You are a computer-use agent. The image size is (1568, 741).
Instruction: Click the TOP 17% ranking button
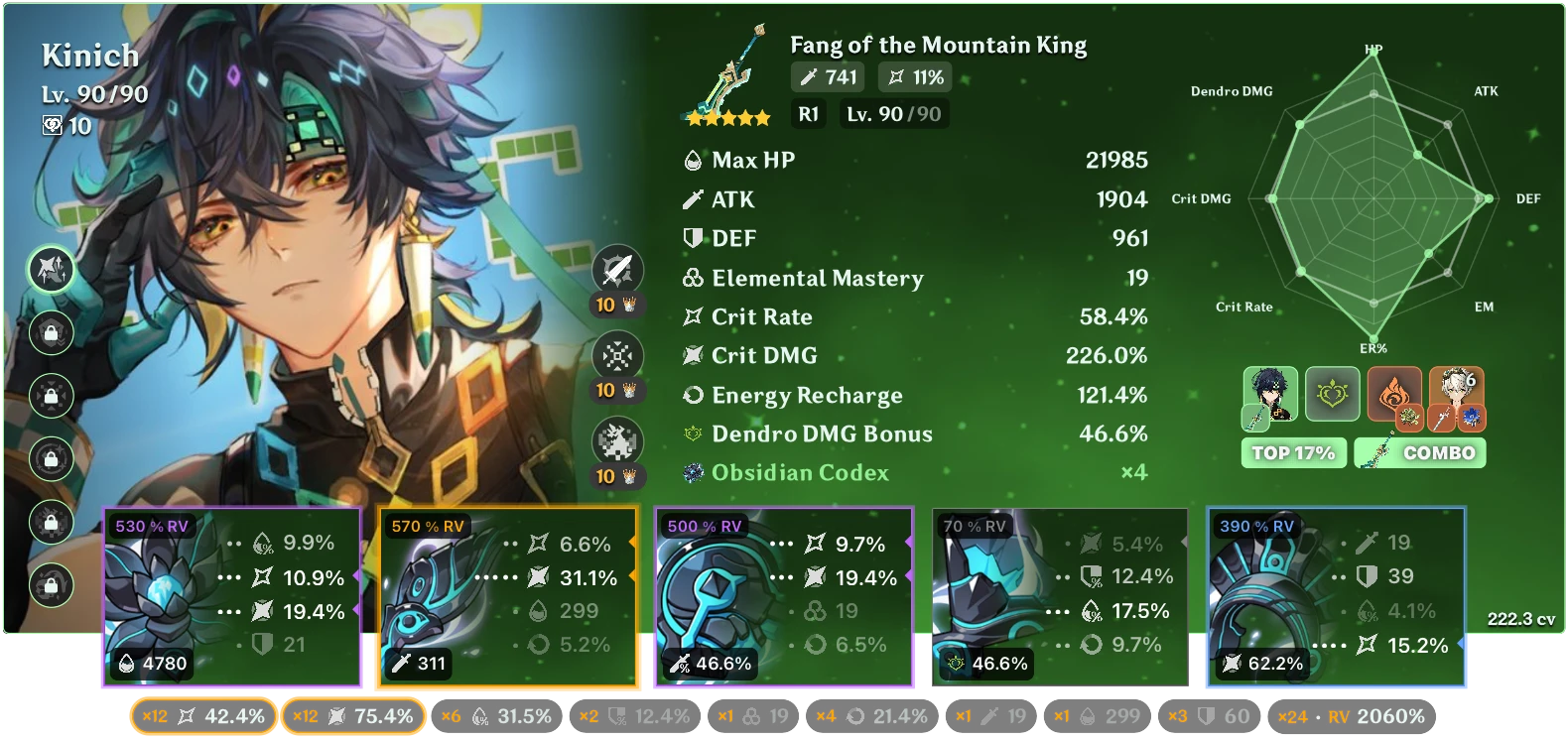[x=1293, y=452]
